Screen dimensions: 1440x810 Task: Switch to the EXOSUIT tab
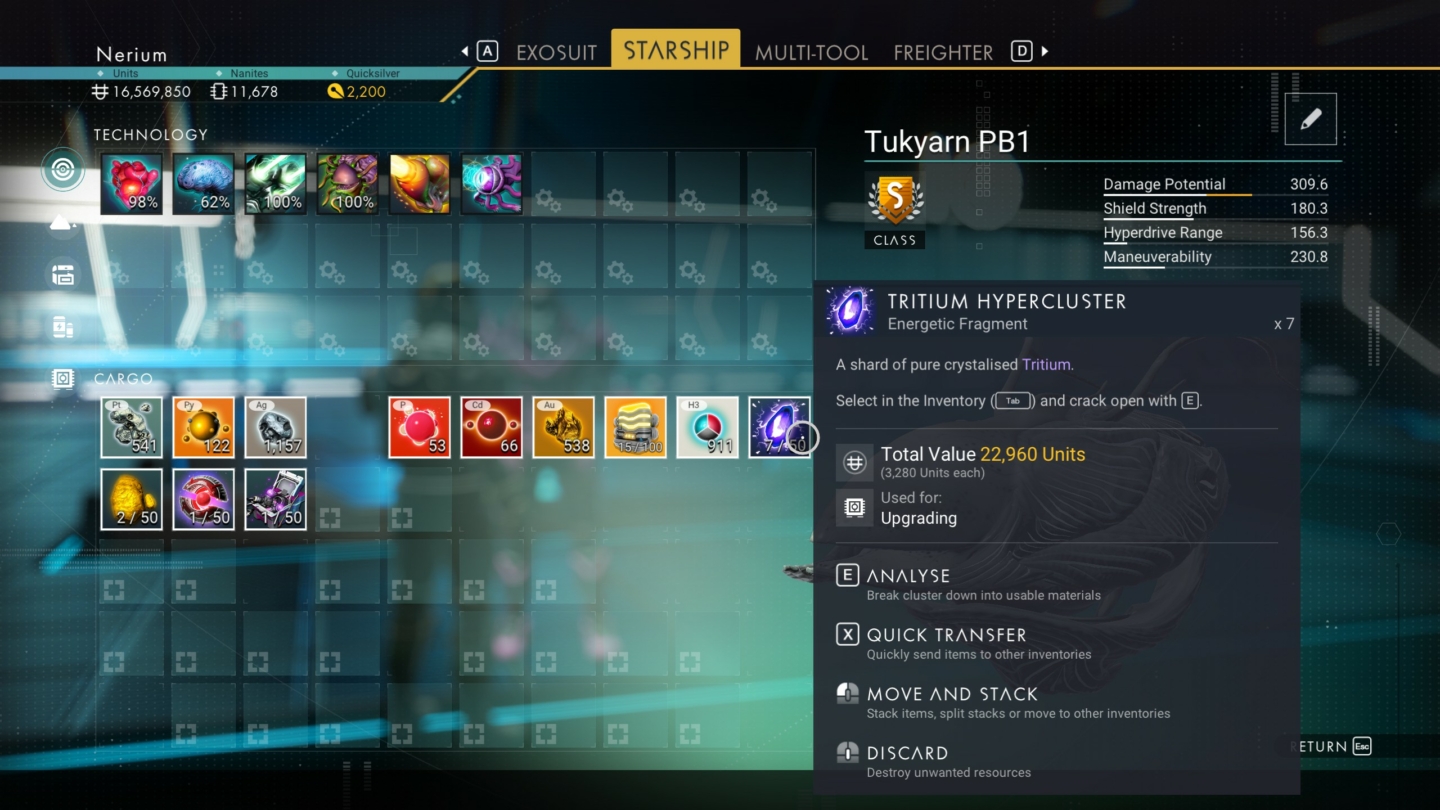[x=556, y=52]
